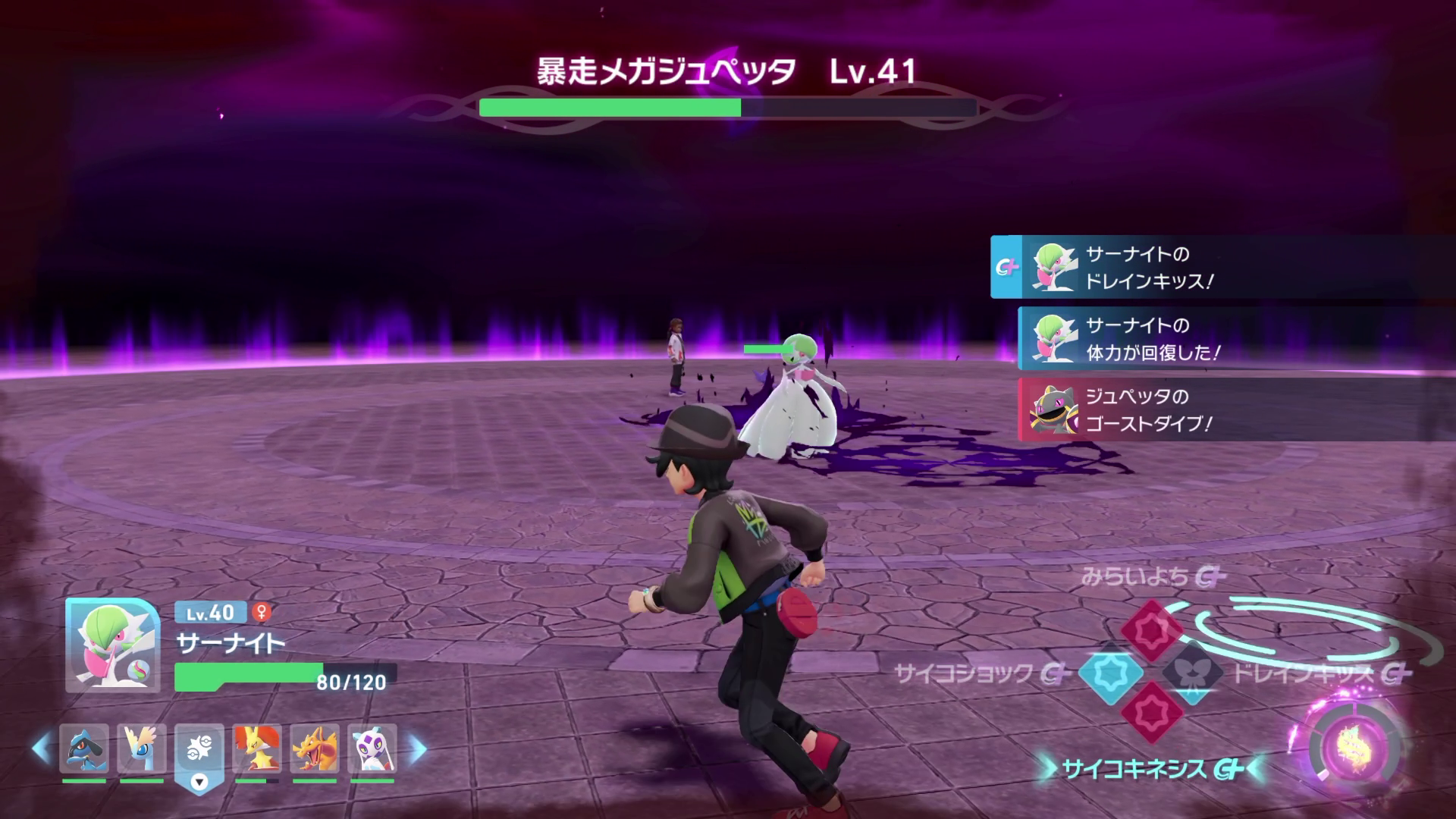Select the ドレインキッス battle log entry
Viewport: 1456px width, 819px height.
[x=1222, y=267]
